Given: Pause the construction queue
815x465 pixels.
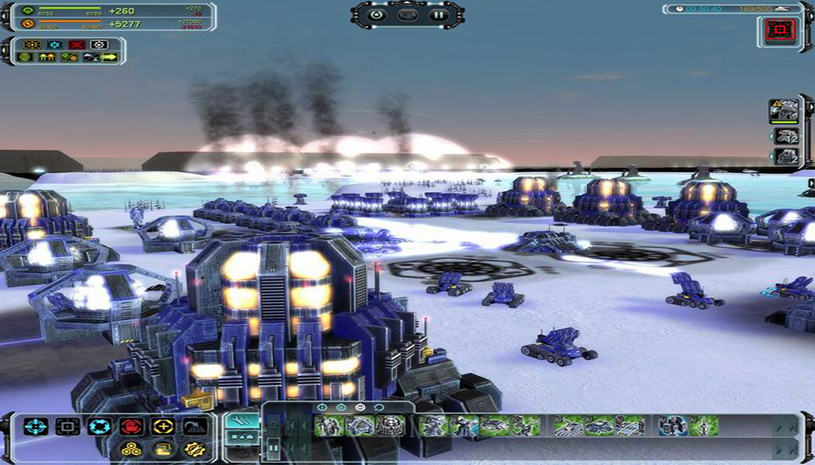Looking at the screenshot, I should [272, 446].
